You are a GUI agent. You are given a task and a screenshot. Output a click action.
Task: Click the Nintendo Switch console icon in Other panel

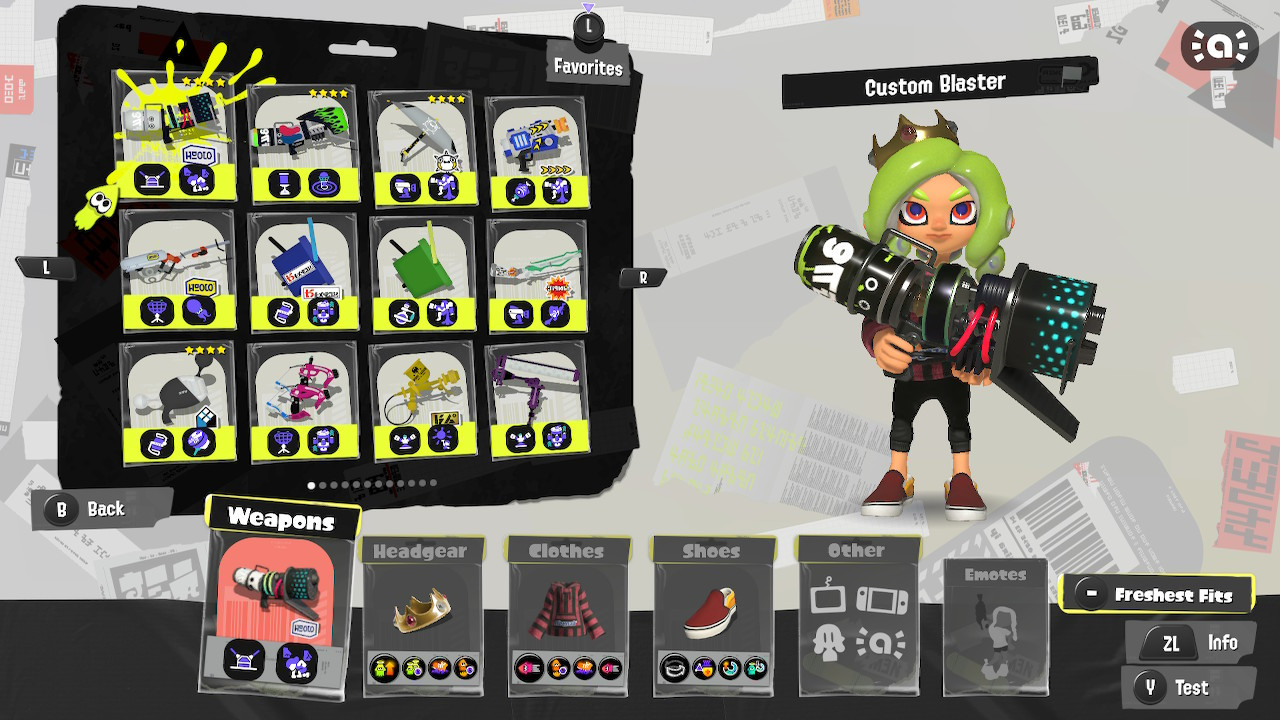point(882,598)
